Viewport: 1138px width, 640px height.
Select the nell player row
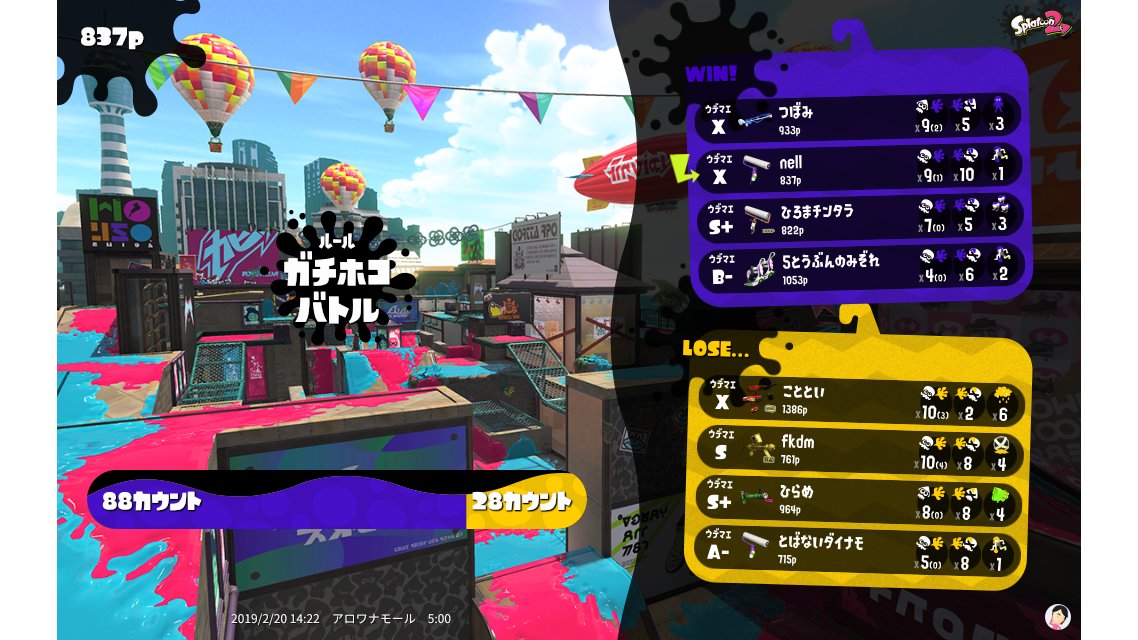tap(860, 167)
